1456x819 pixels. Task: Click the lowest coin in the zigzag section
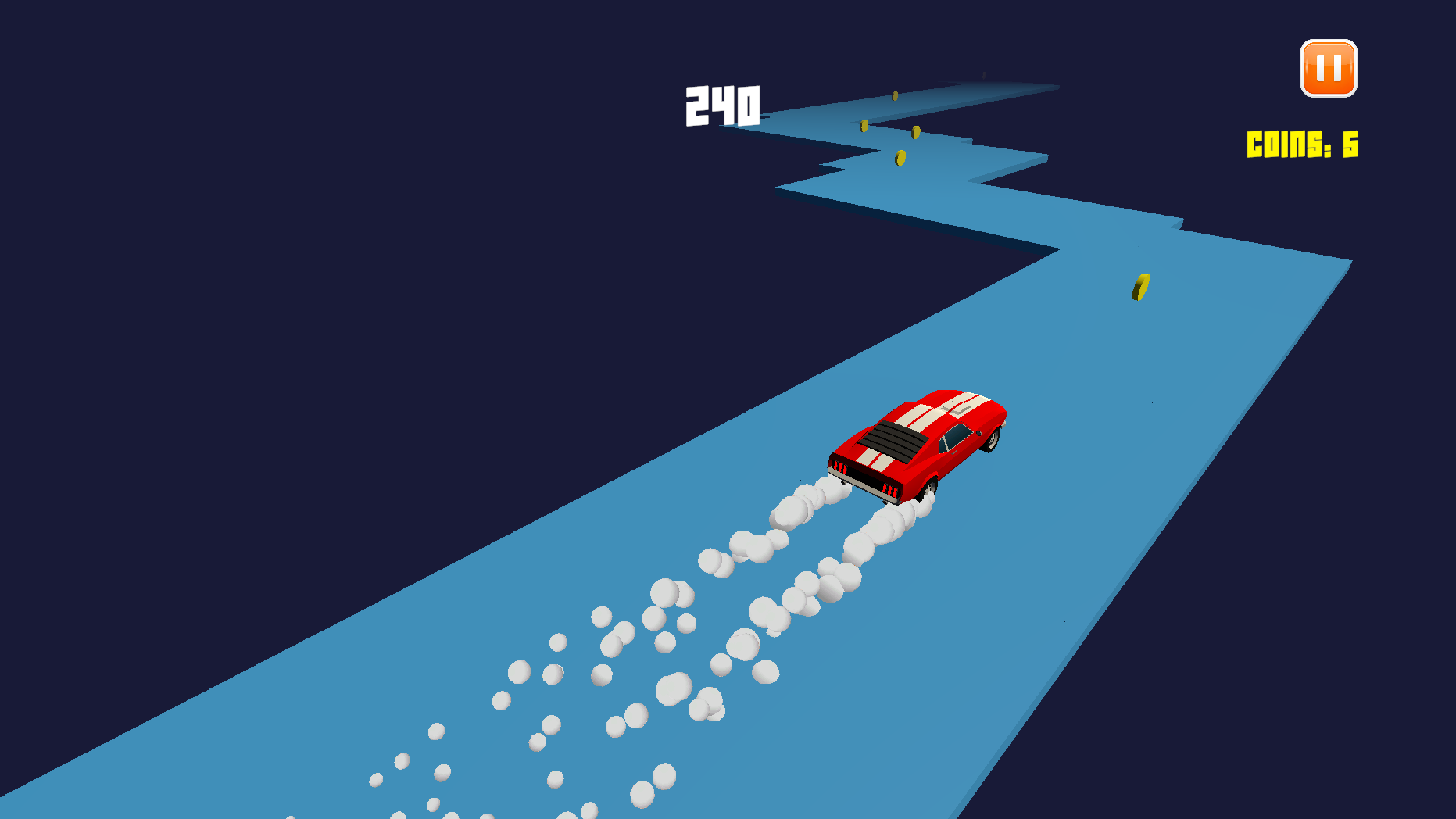click(899, 156)
